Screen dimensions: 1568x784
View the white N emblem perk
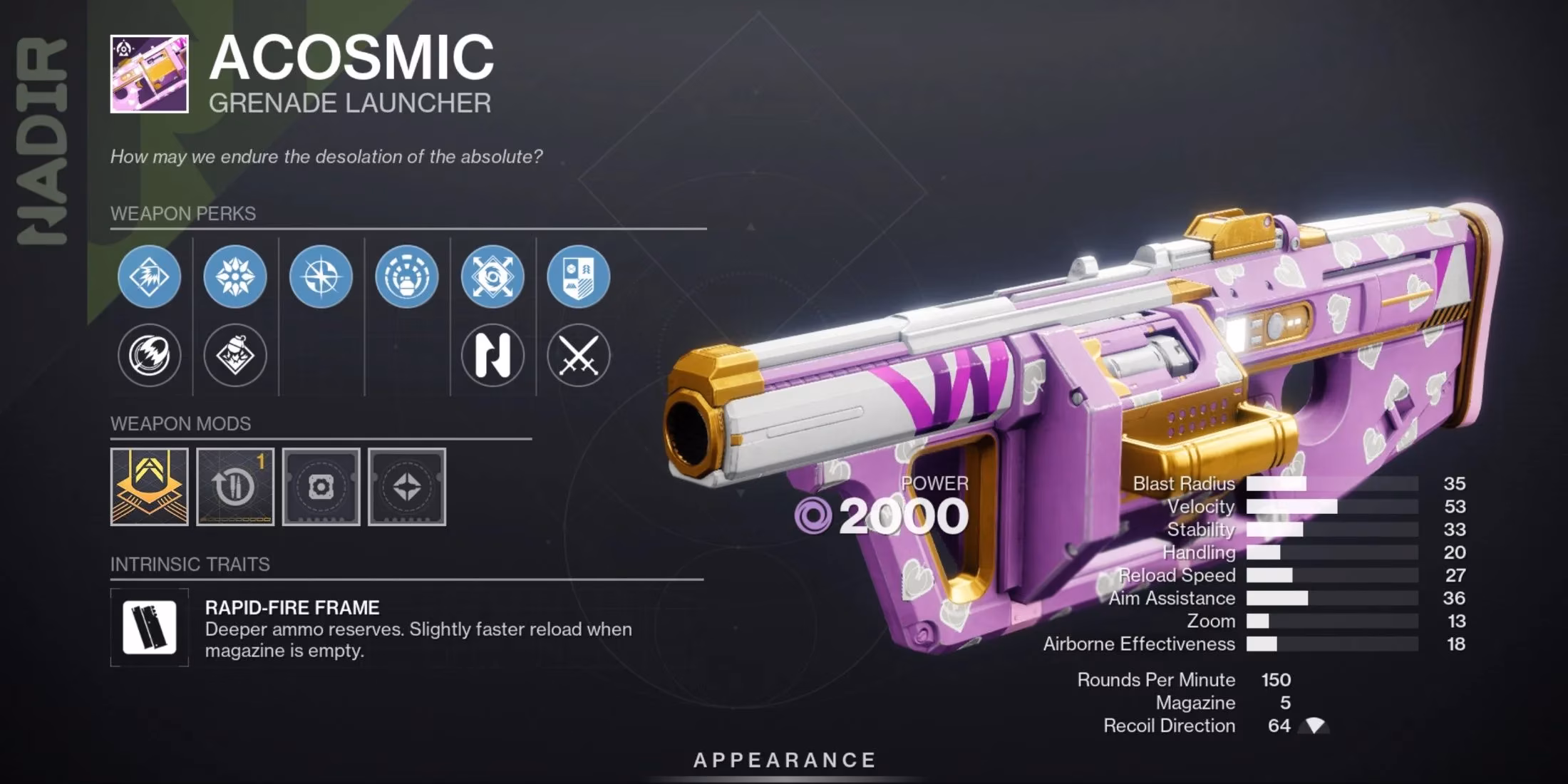(492, 356)
